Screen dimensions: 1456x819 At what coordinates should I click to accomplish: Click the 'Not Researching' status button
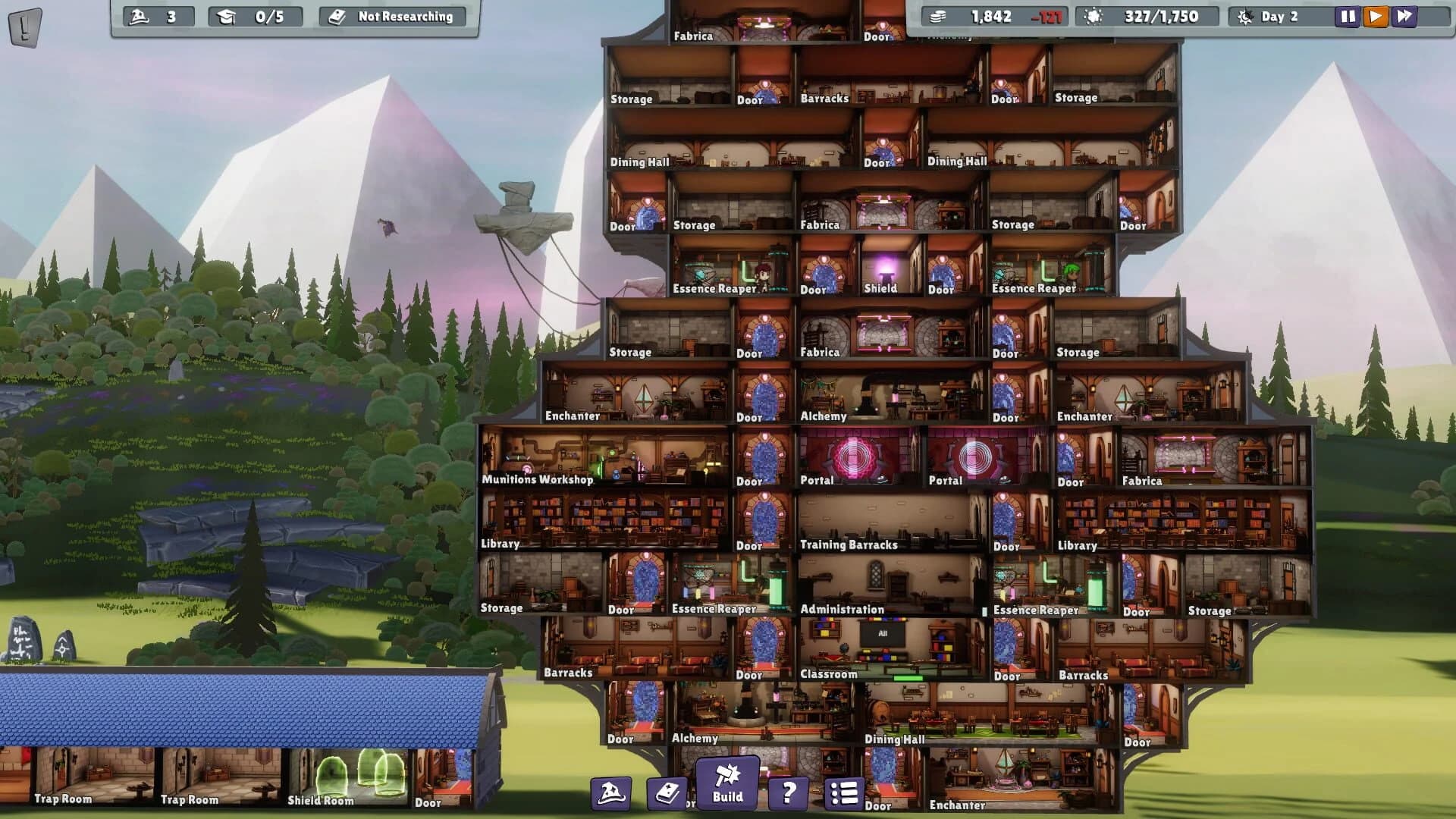point(391,15)
